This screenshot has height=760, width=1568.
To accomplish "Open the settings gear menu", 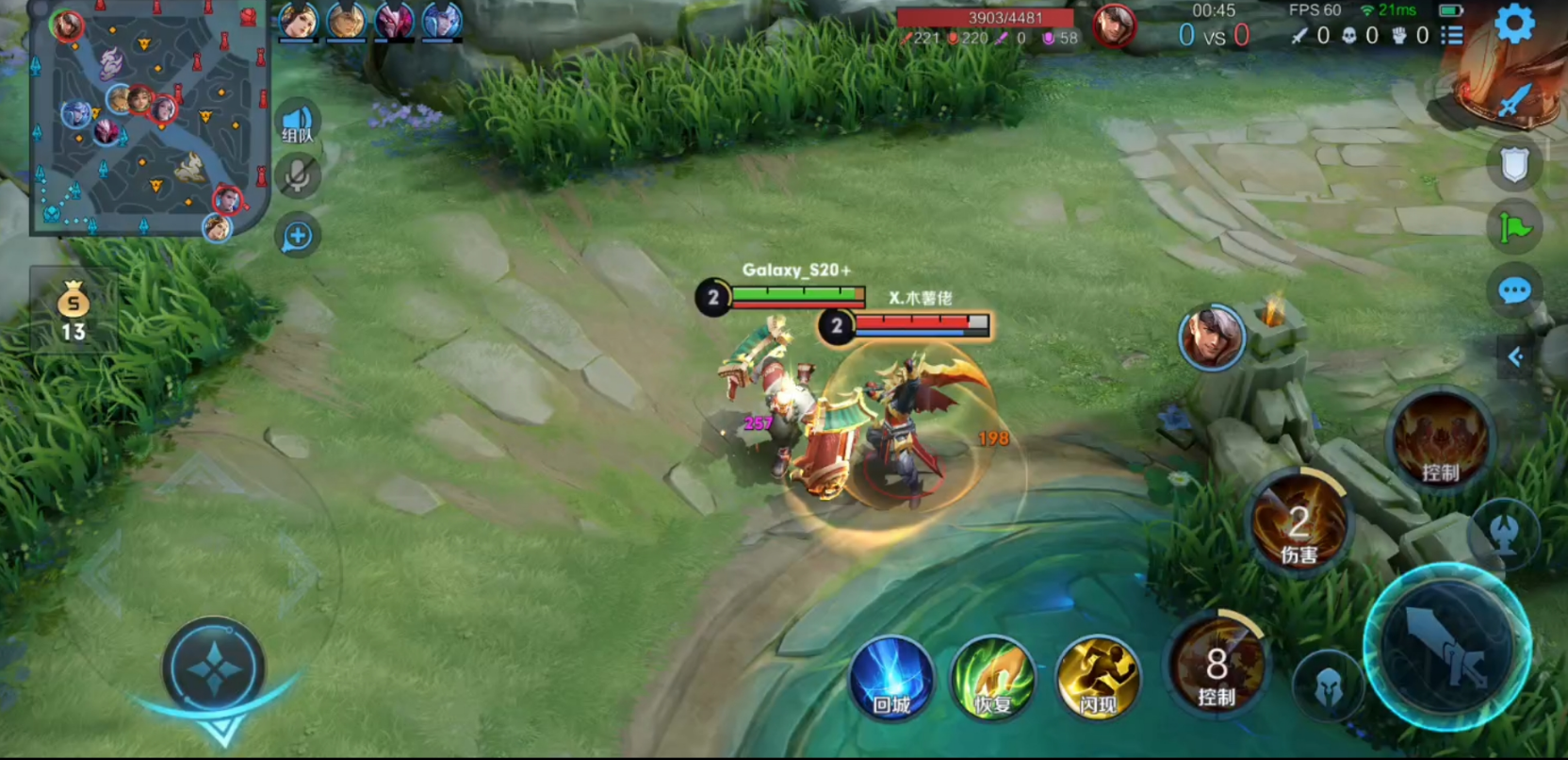I will point(1514,24).
